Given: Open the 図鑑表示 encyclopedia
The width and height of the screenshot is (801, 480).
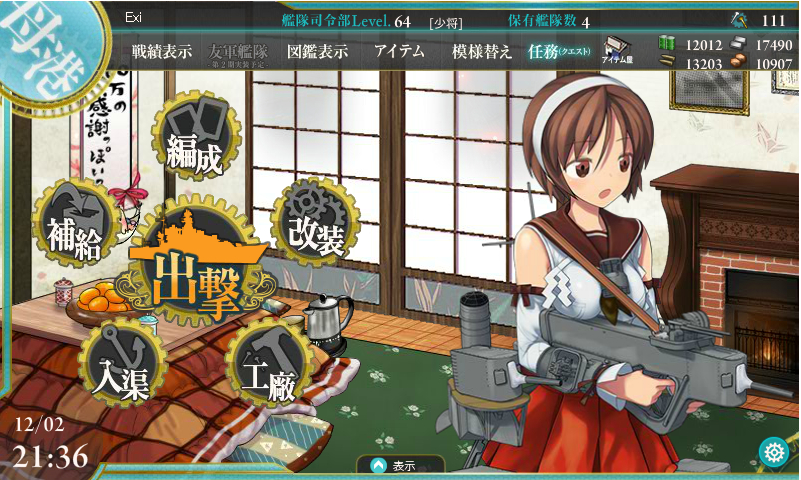Looking at the screenshot, I should click(317, 53).
